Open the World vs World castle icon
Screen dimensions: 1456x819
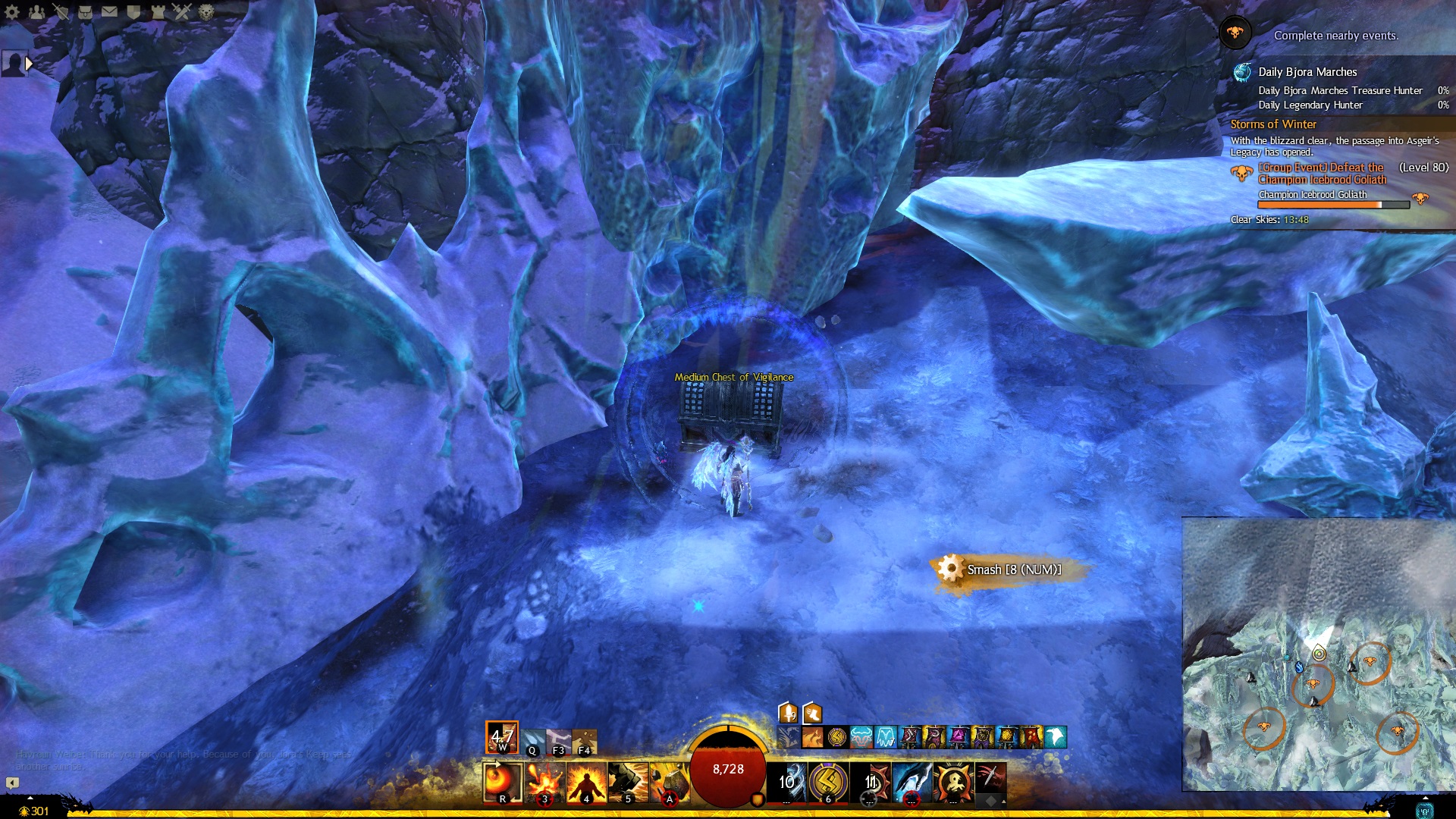[158, 11]
